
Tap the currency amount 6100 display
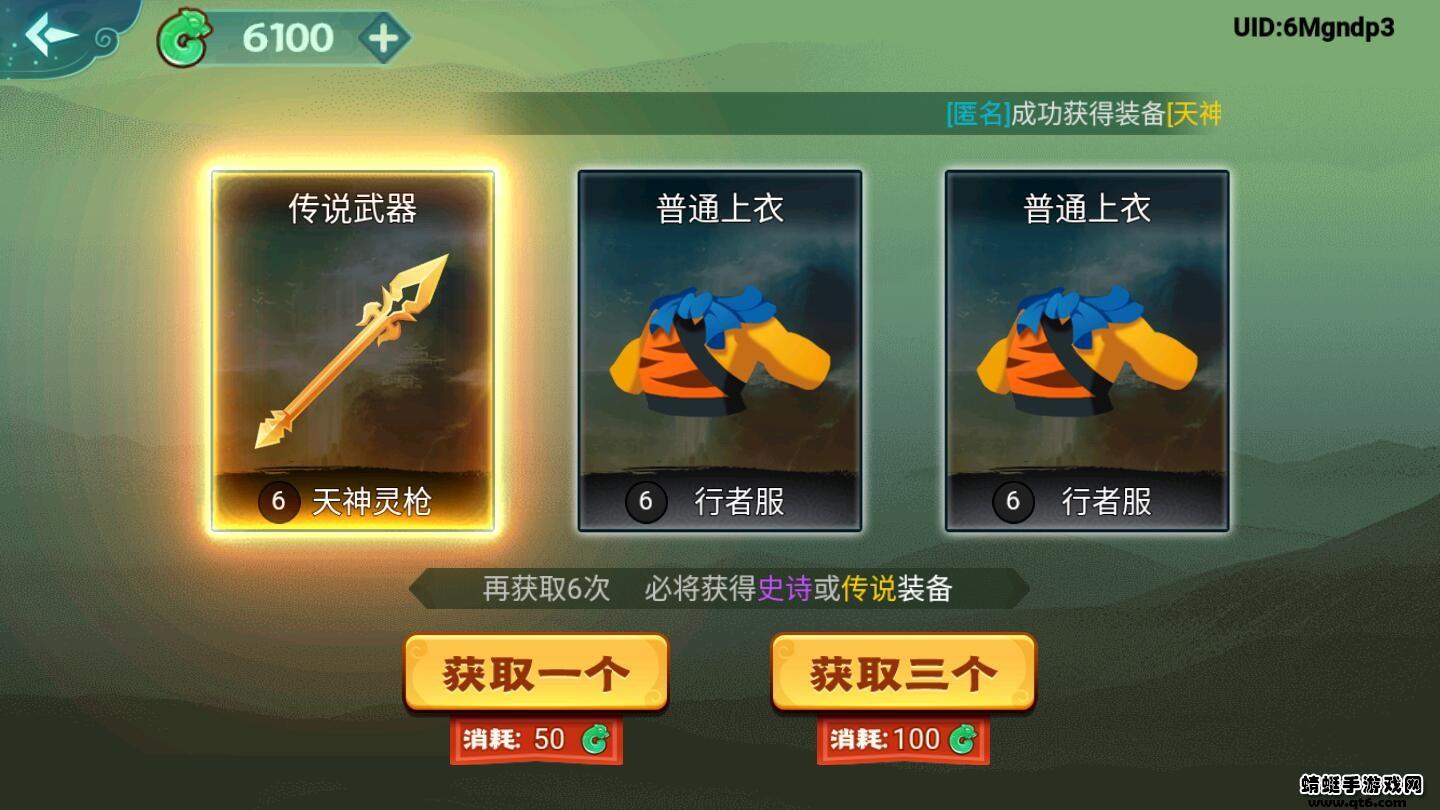tap(285, 38)
